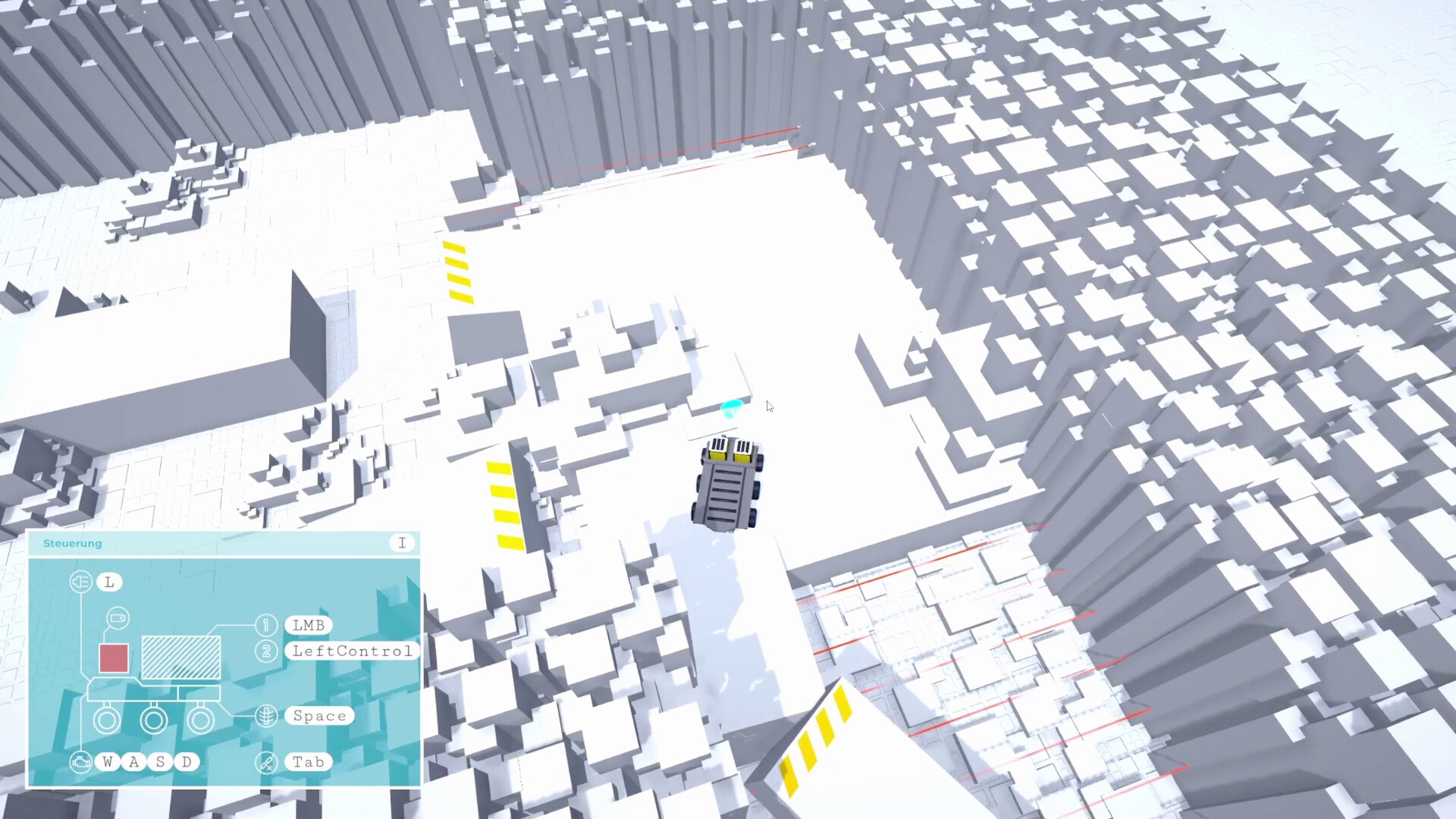Click the rear wheel on the vehicle schematic
Viewport: 1456px width, 819px height.
tap(199, 720)
